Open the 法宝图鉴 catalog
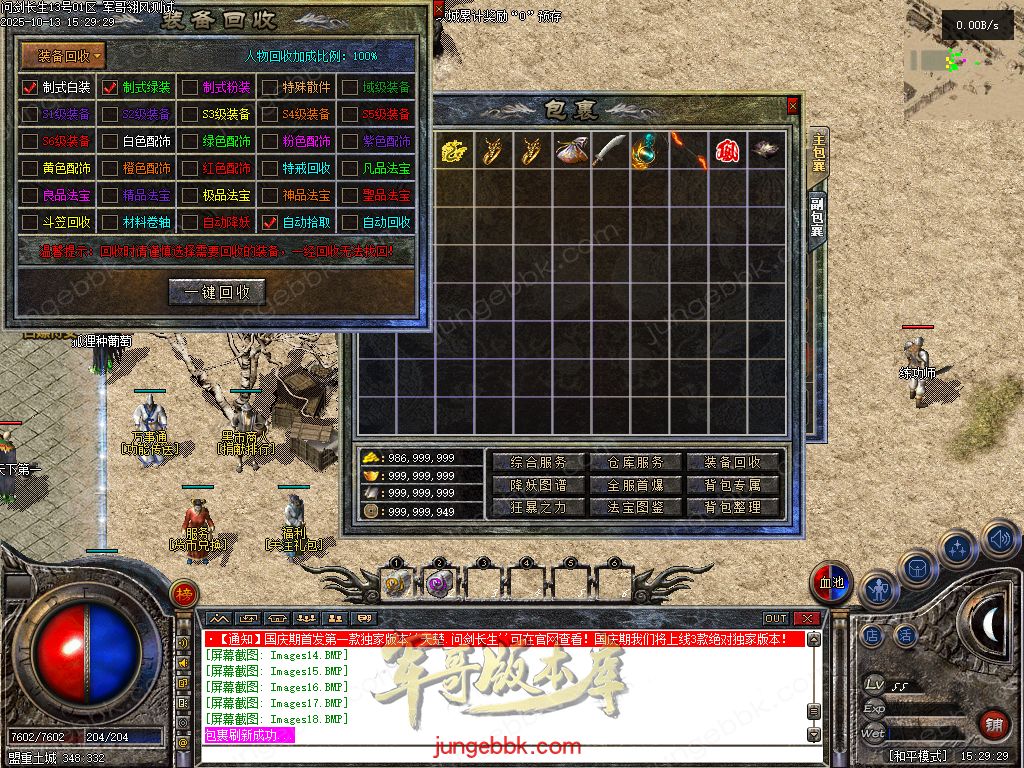 point(635,507)
